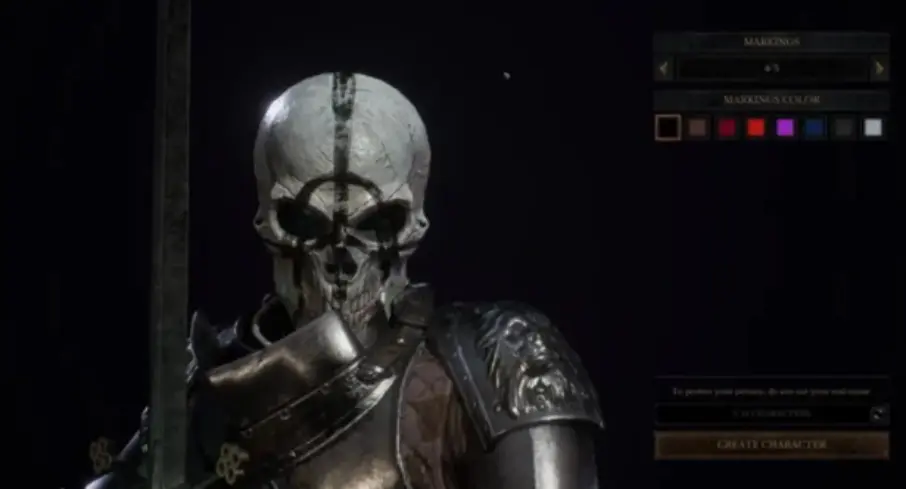Select the blue markings color swatch
The height and width of the screenshot is (489, 906).
pyautogui.click(x=814, y=127)
